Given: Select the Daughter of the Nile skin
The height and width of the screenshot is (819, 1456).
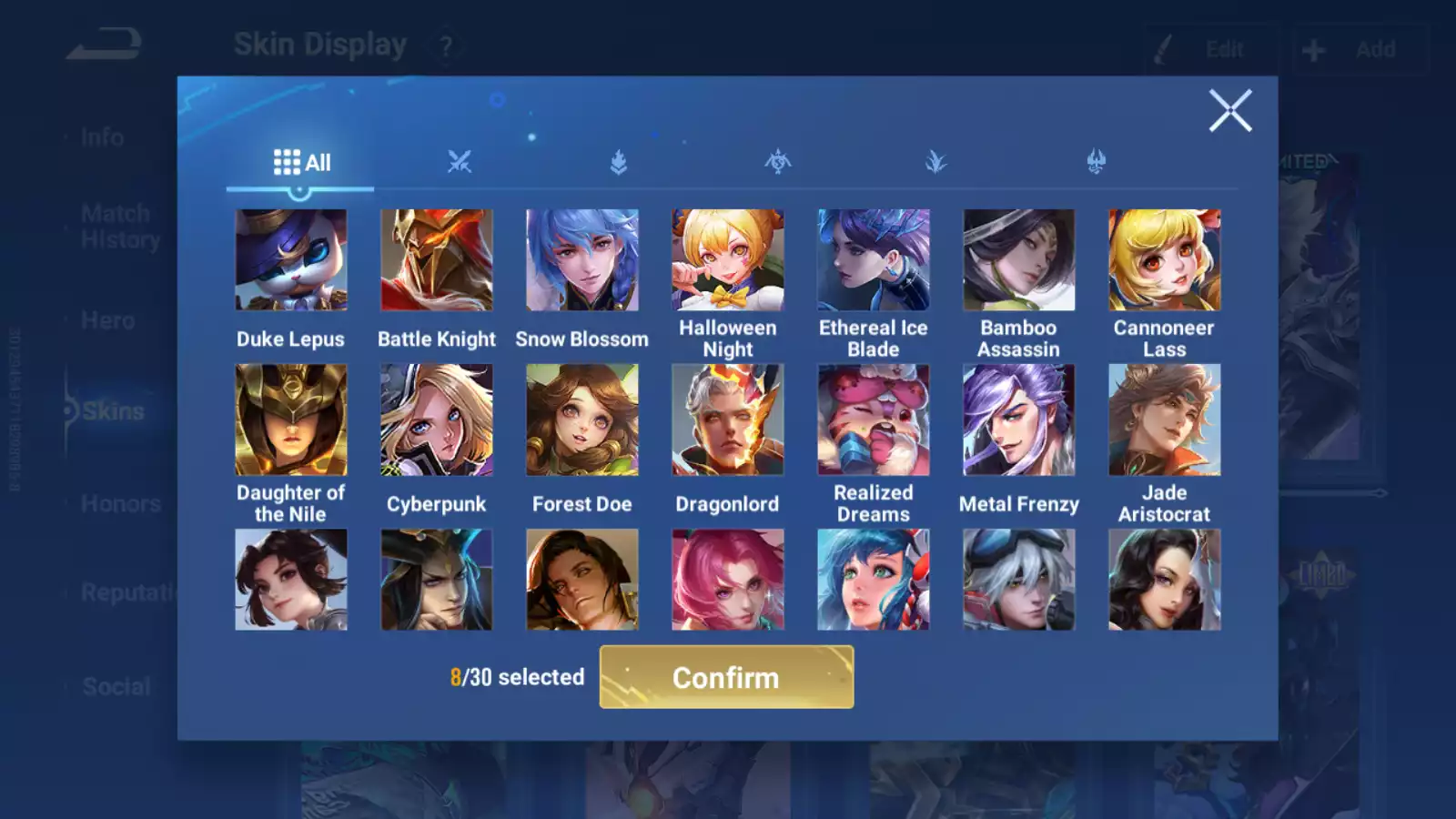Looking at the screenshot, I should pos(290,420).
